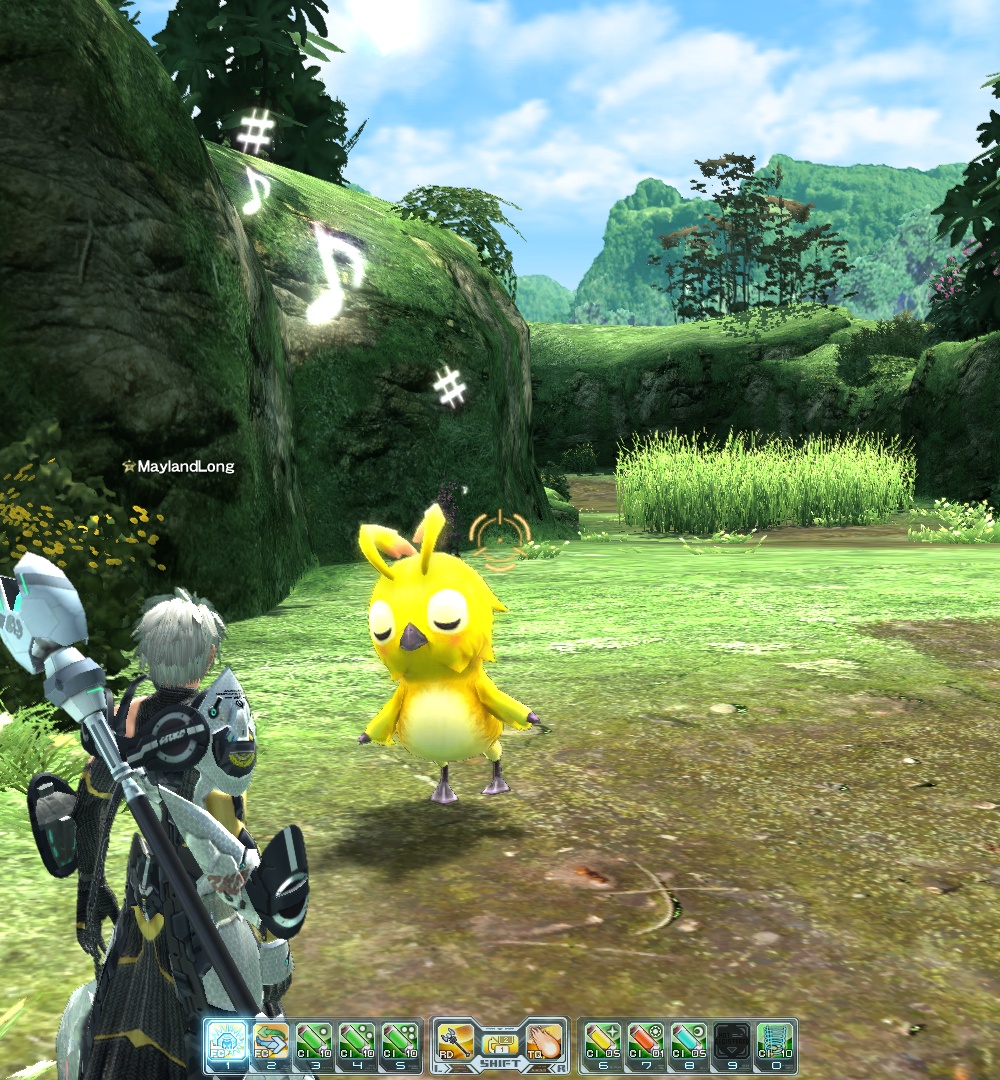Activate the coil spring item in slot 0

click(x=775, y=1044)
